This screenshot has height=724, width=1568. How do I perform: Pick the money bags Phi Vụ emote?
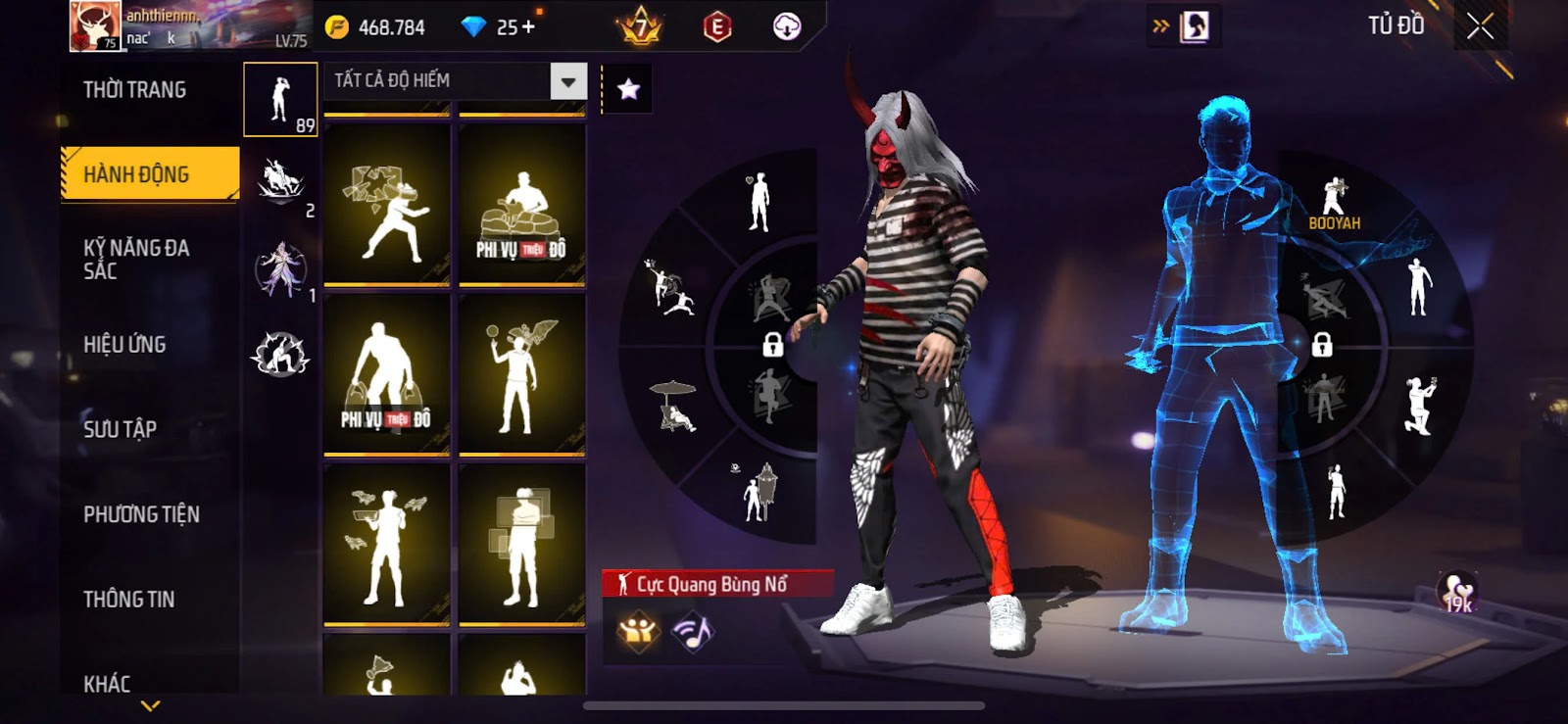386,376
